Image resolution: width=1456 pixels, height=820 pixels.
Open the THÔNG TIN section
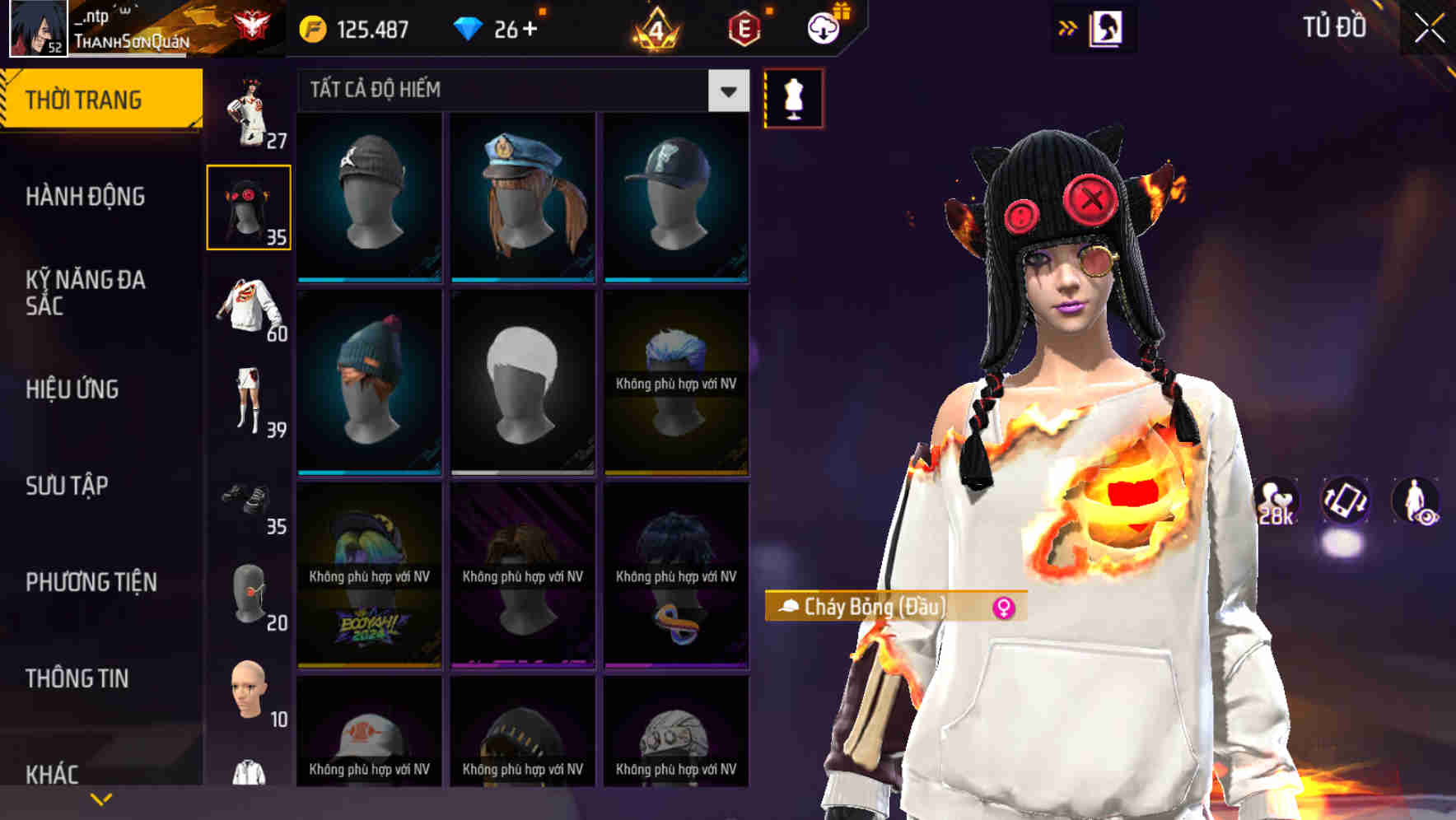[78, 678]
